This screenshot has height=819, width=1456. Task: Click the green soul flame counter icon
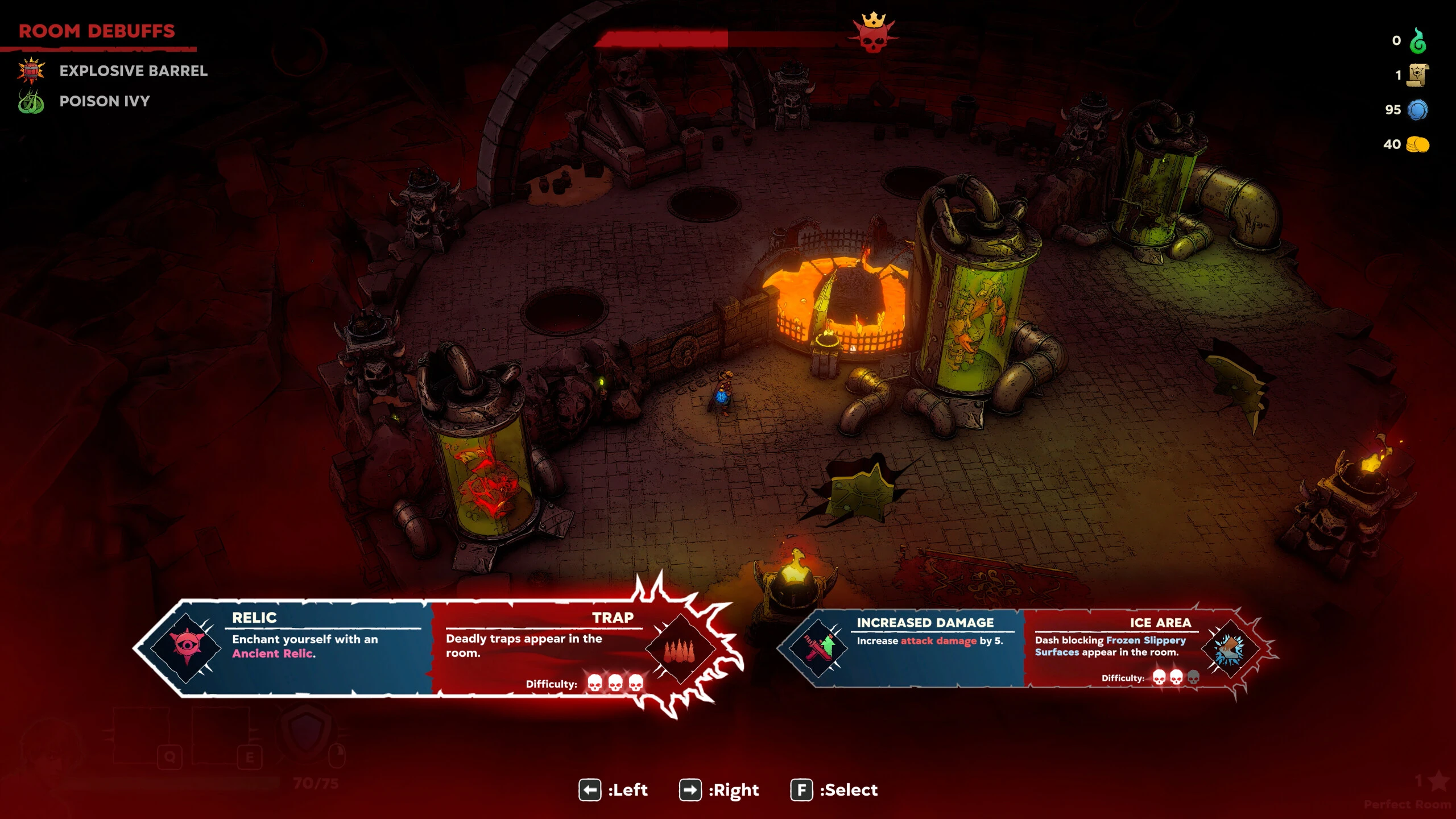pyautogui.click(x=1420, y=40)
